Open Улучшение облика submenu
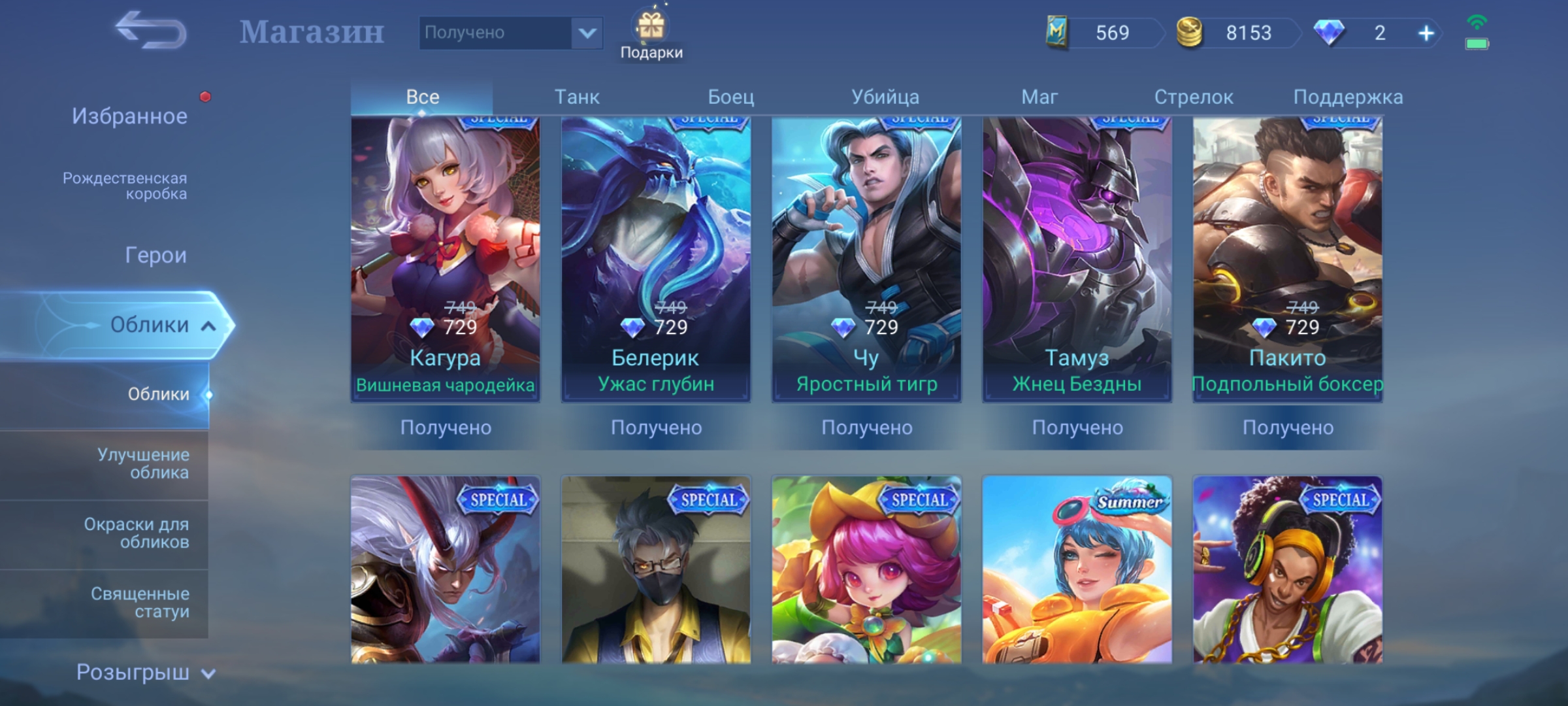The width and height of the screenshot is (1568, 706). point(143,463)
